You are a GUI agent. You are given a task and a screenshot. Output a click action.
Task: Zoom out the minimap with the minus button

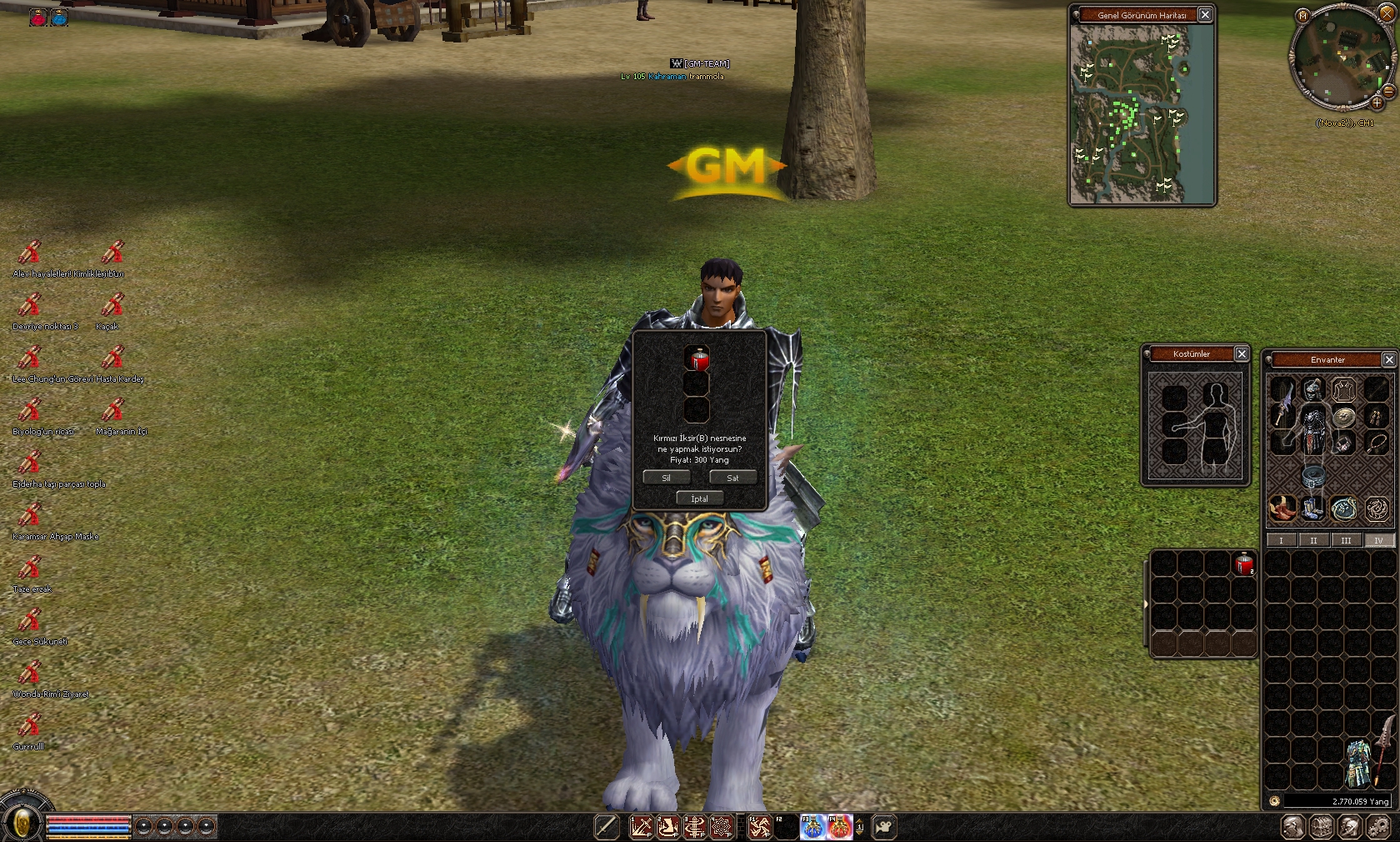(x=1388, y=91)
